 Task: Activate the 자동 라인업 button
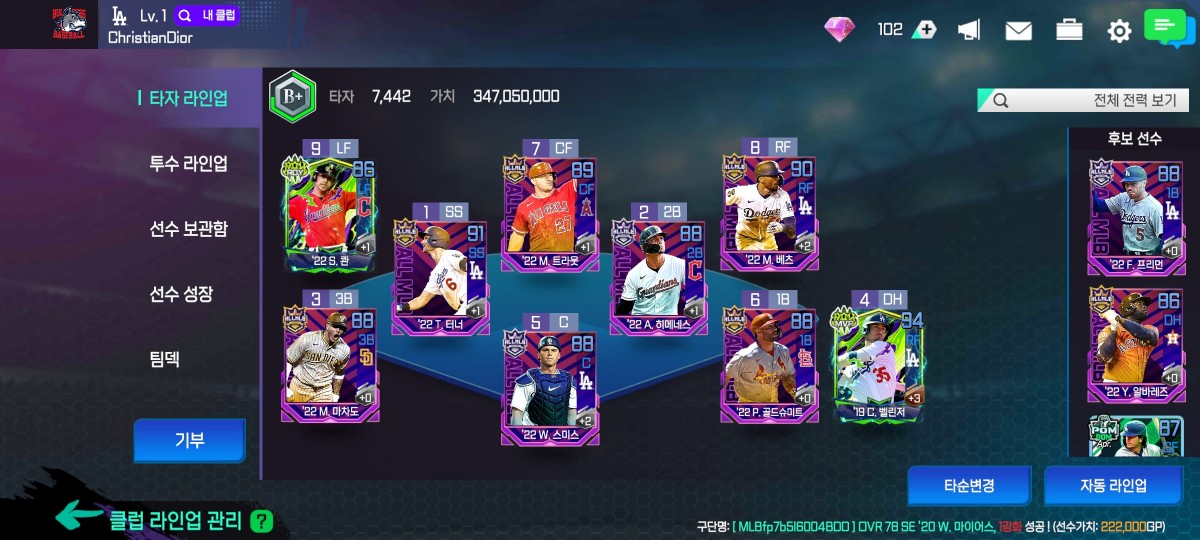(1113, 486)
